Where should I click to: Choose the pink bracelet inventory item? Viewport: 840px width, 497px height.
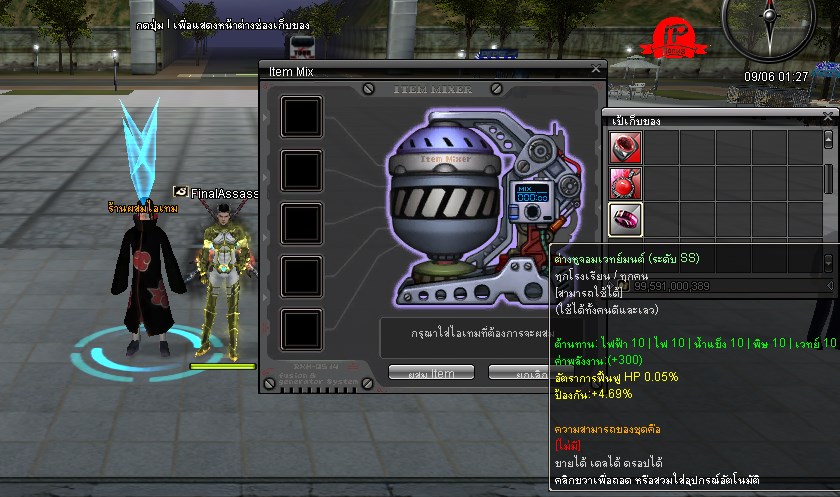(x=625, y=219)
